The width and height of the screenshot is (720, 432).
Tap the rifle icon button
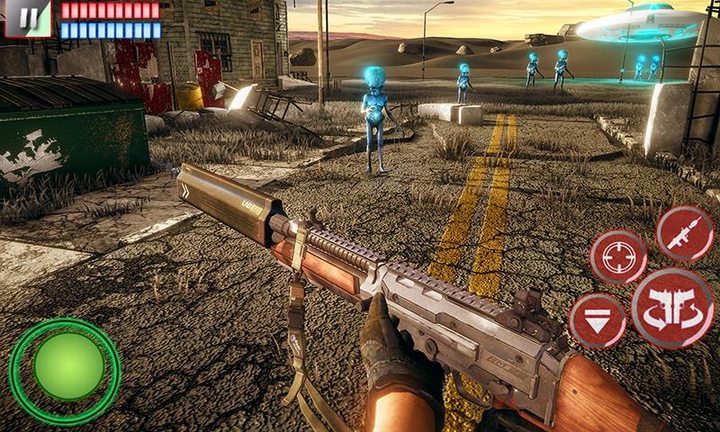685,234
